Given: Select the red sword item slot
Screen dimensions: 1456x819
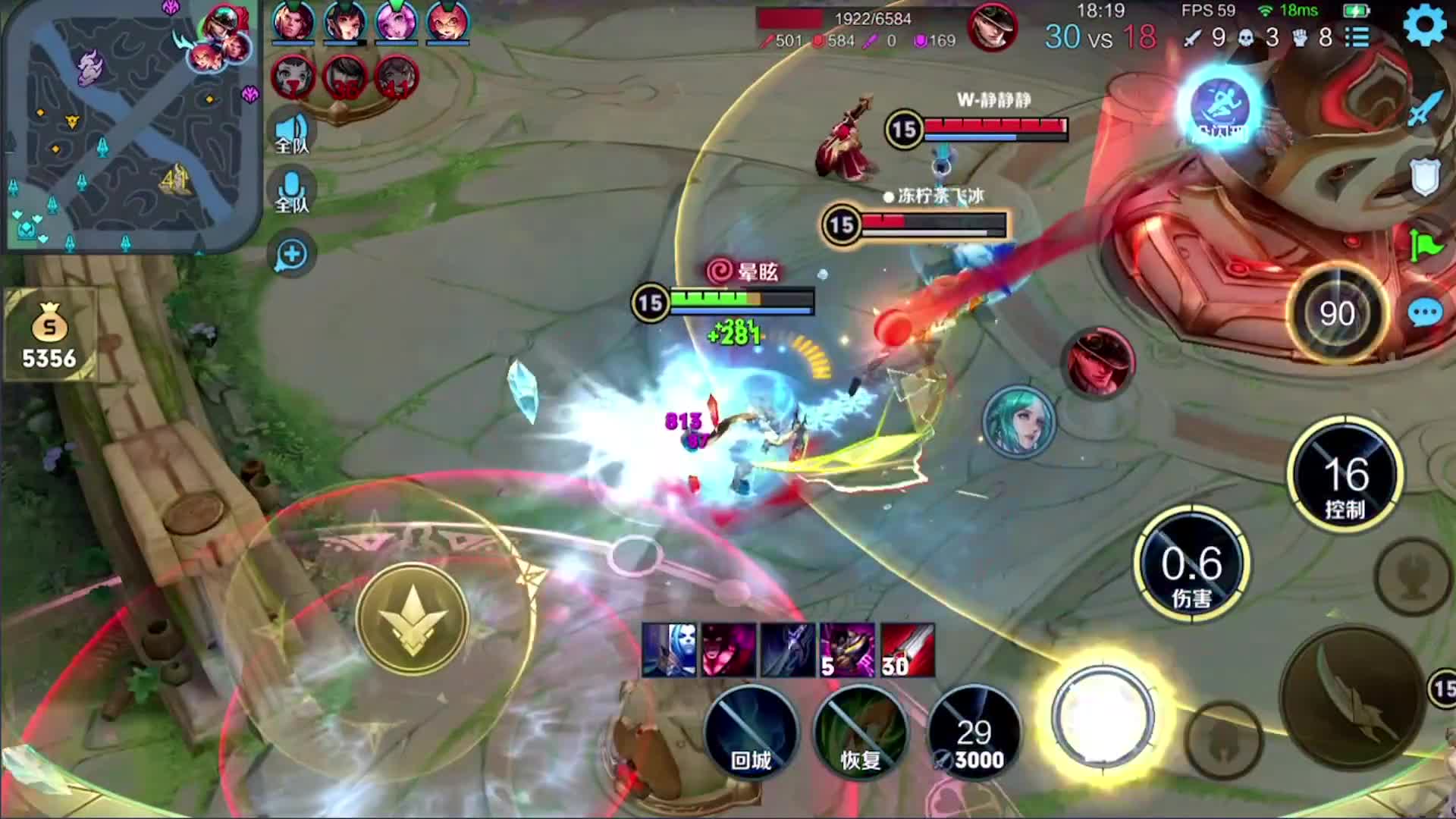Looking at the screenshot, I should [x=908, y=650].
